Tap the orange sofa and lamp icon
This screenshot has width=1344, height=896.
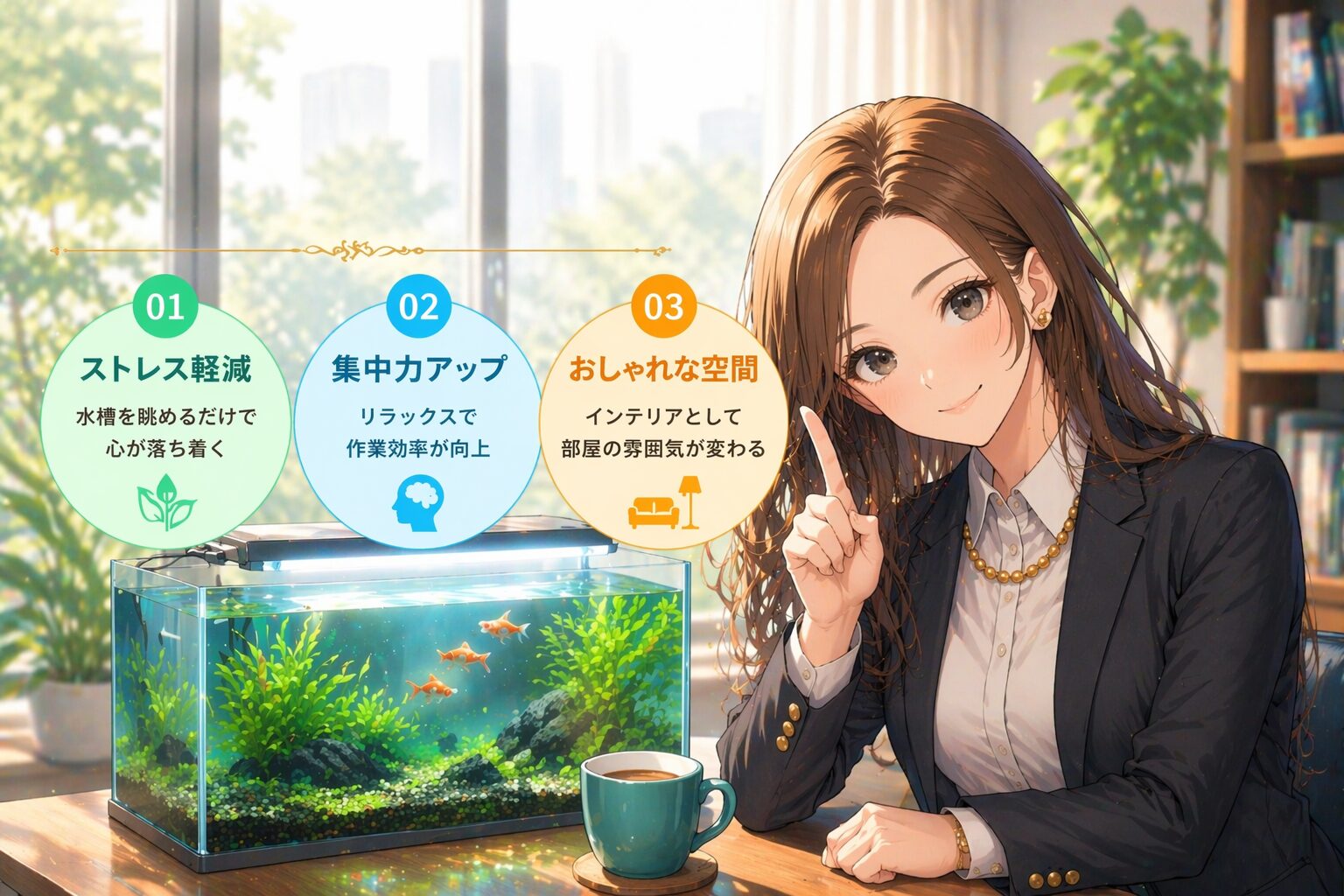pos(665,505)
